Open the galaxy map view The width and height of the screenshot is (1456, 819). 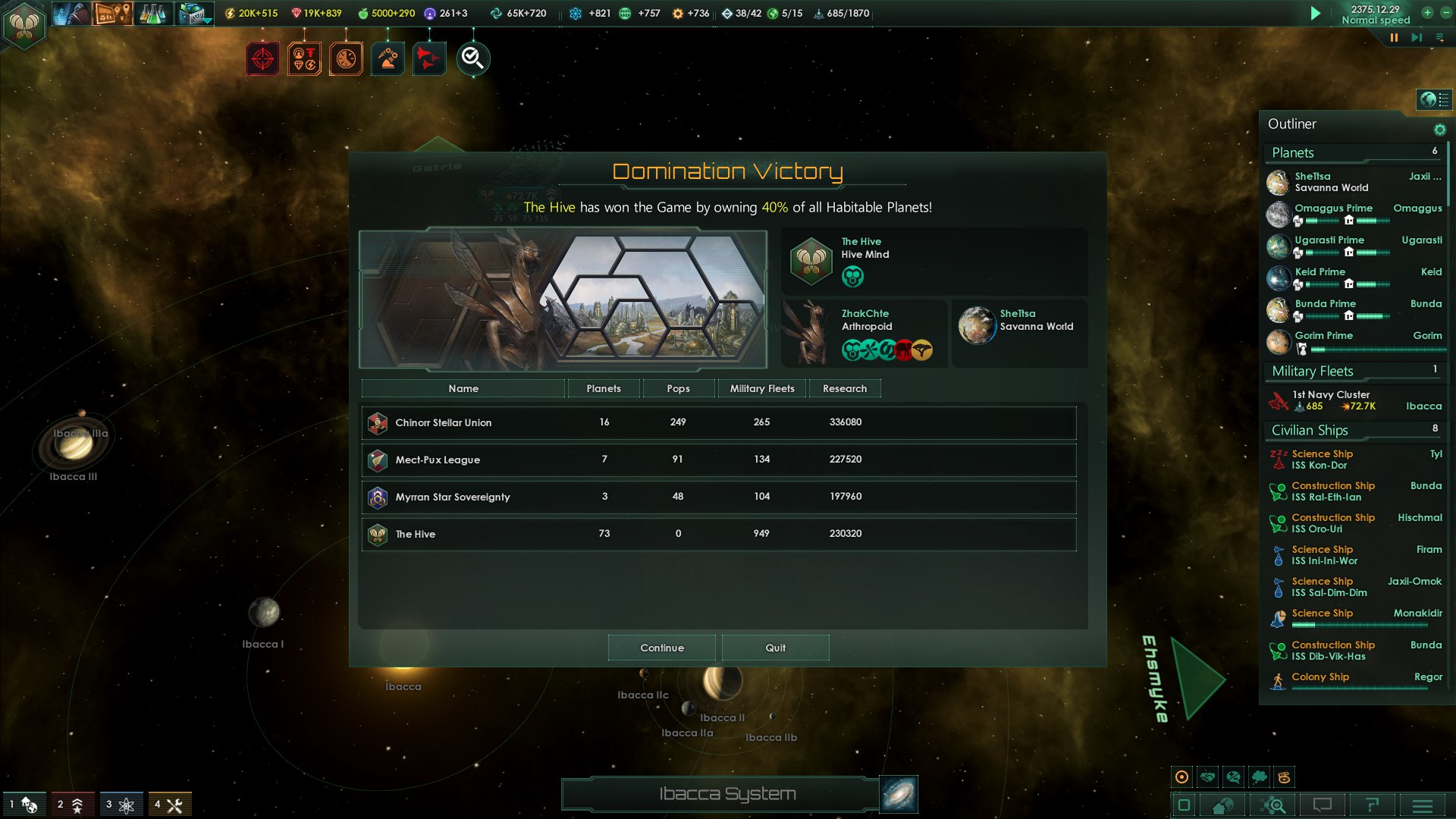899,794
